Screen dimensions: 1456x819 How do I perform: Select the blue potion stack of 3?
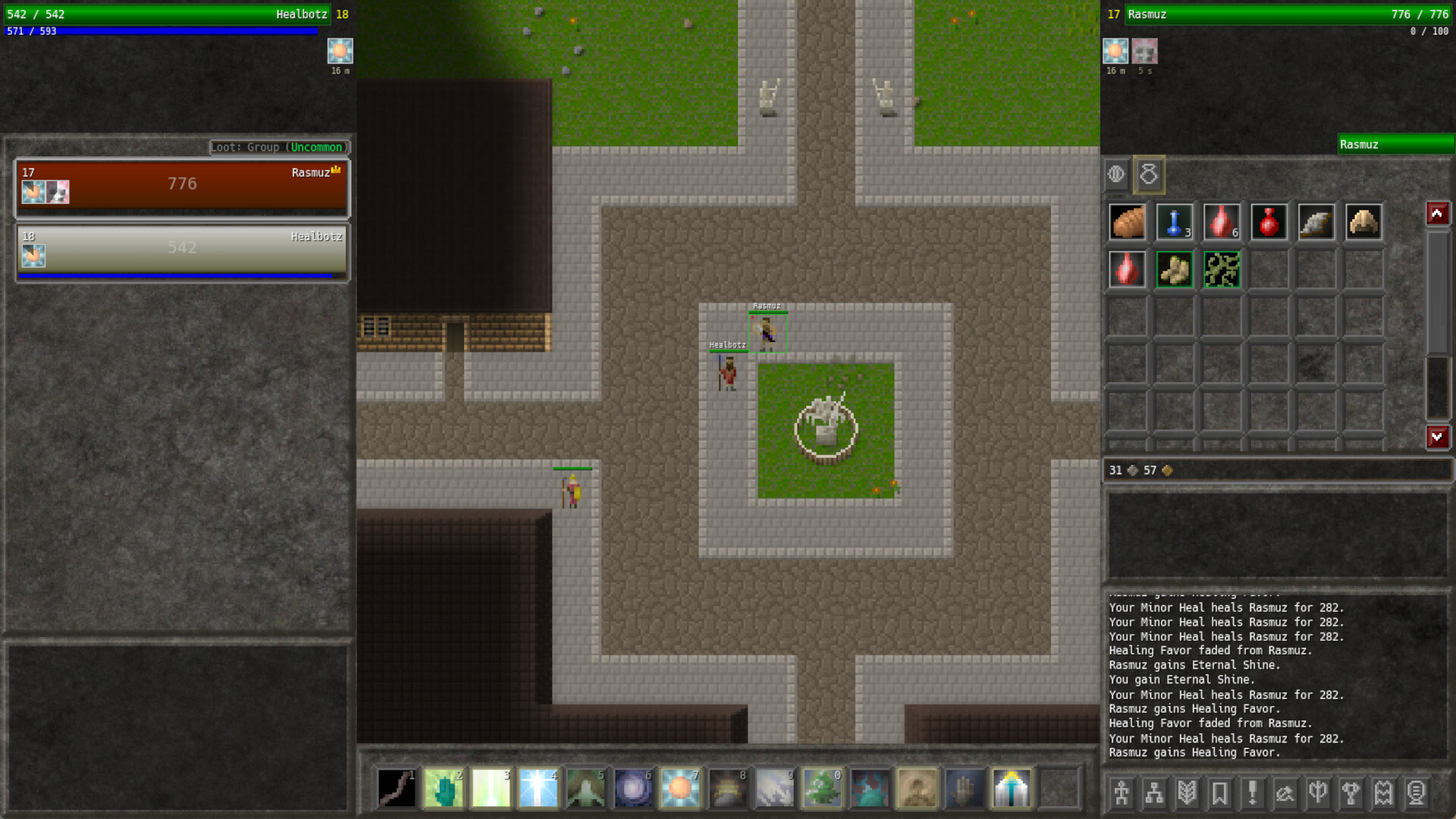1174,221
